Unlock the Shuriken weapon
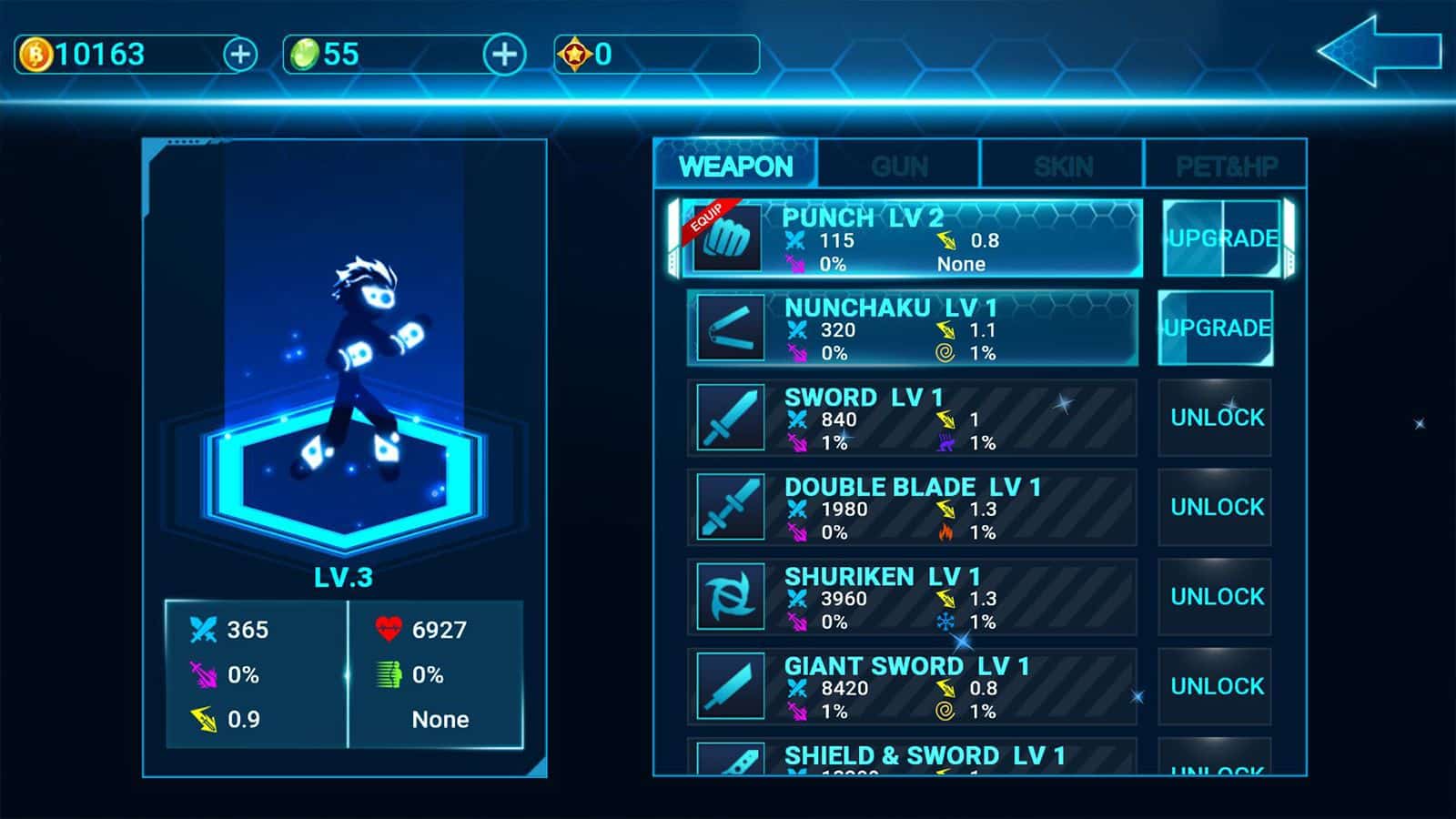 pos(1215,597)
